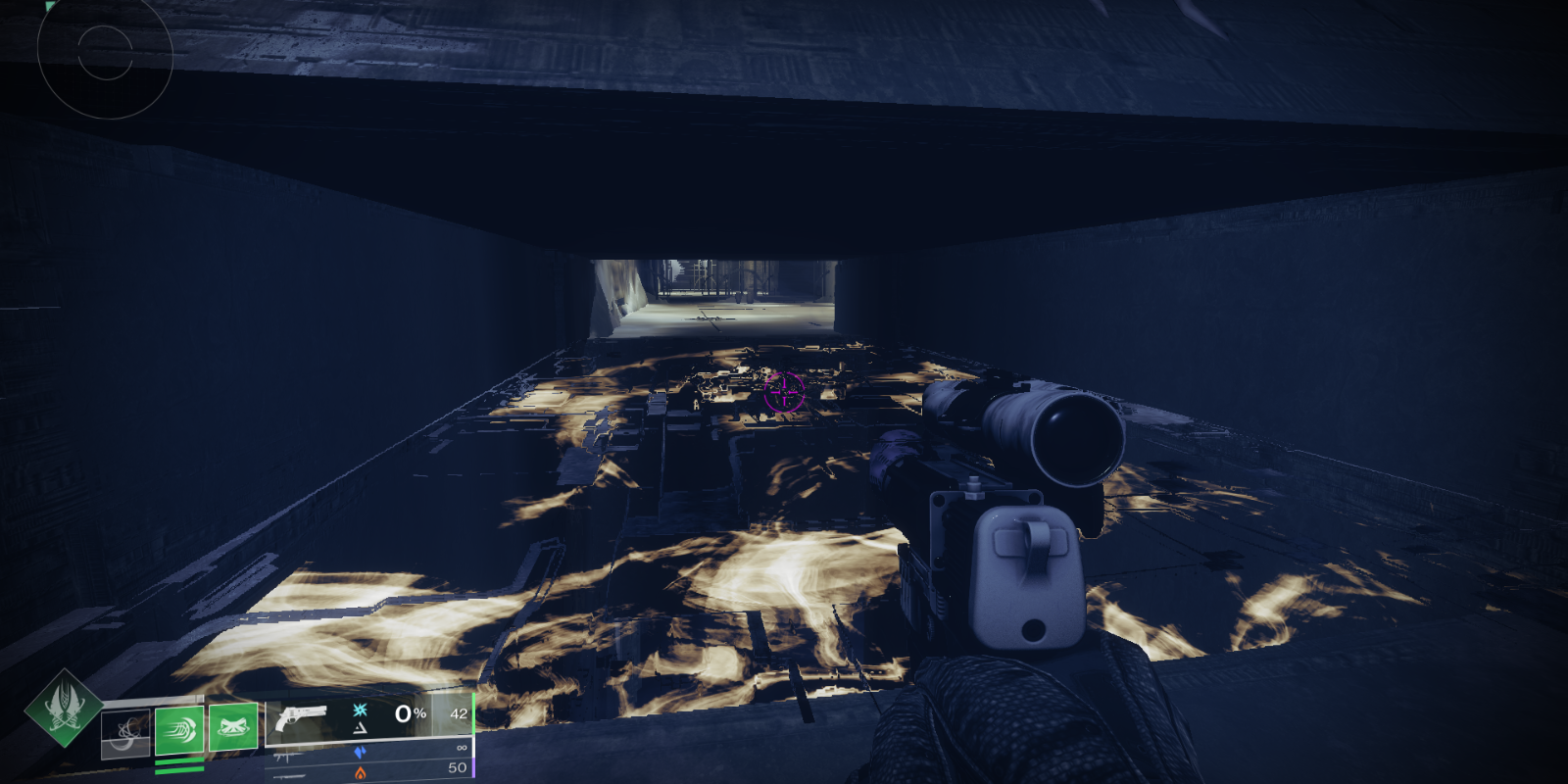Click the 0% weapon charge readout
This screenshot has height=784, width=1568.
409,713
